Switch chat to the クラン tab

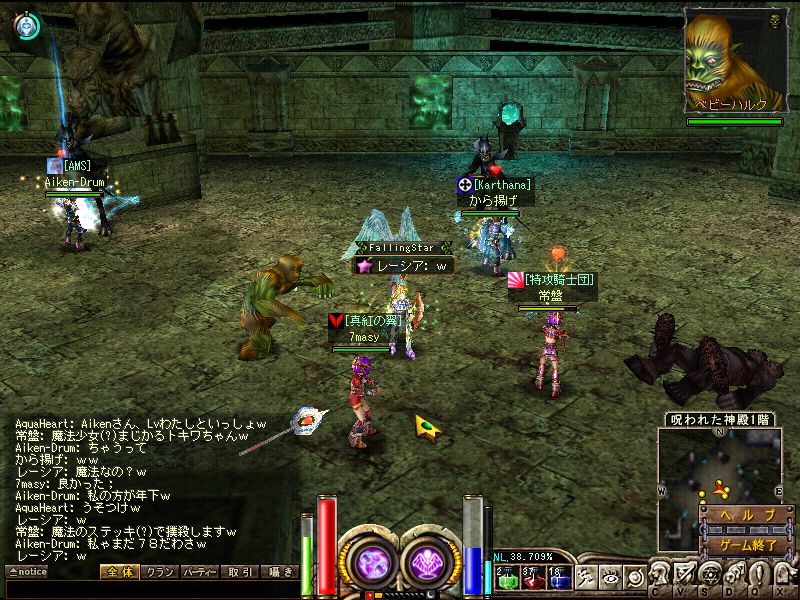click(158, 572)
